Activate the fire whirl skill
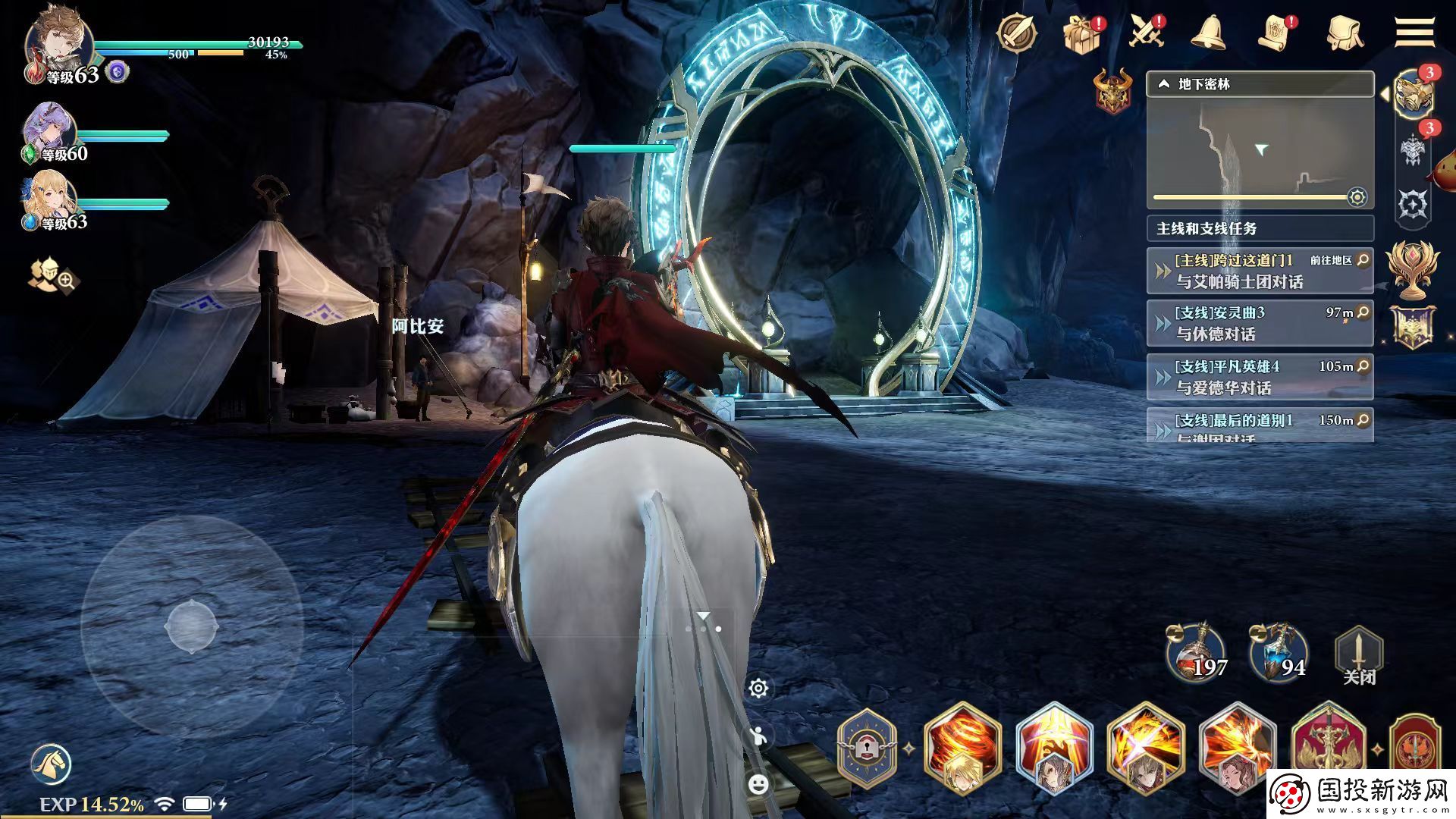Viewport: 1456px width, 819px height. coord(962,748)
